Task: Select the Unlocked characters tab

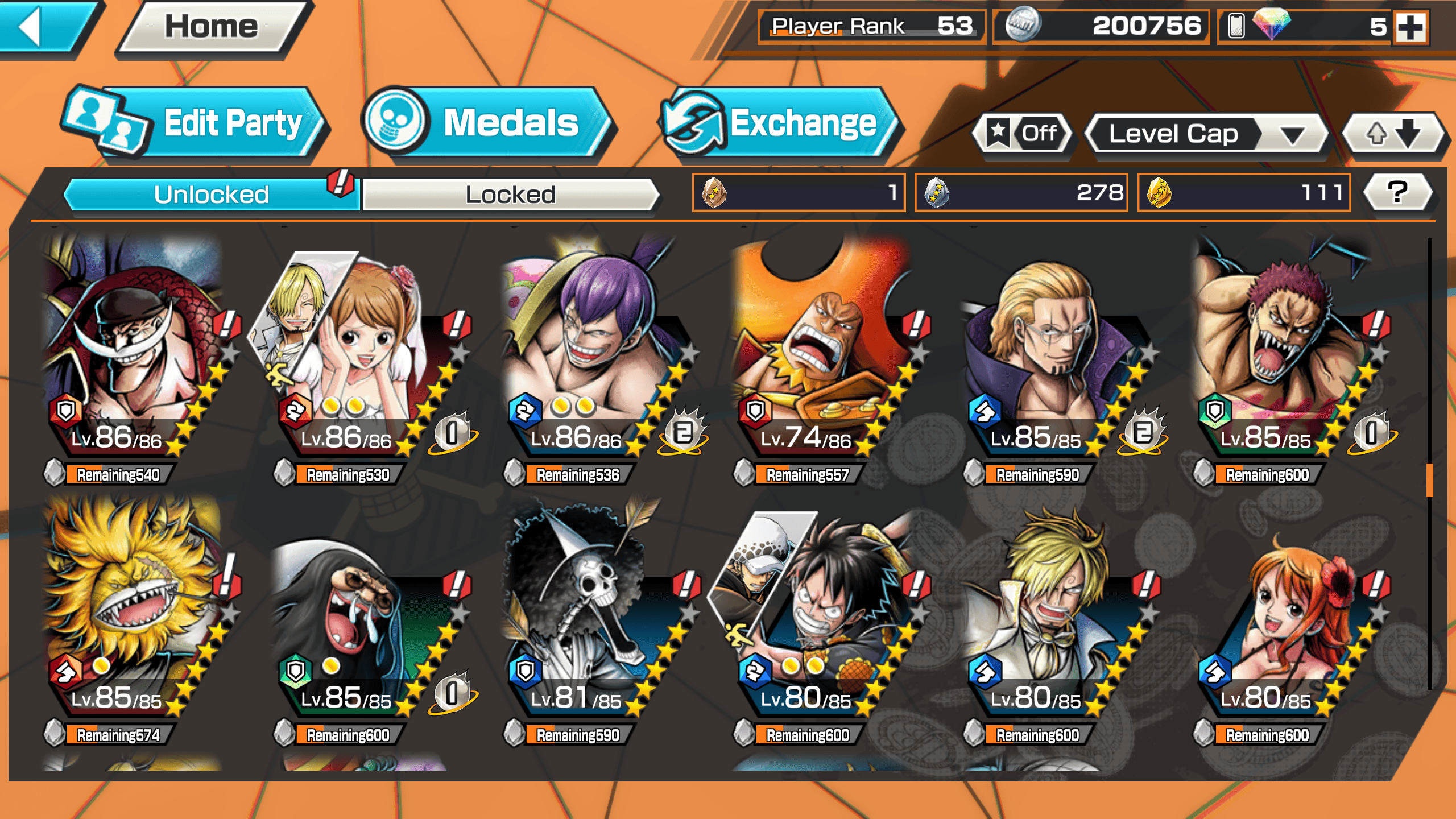Action: 211,195
